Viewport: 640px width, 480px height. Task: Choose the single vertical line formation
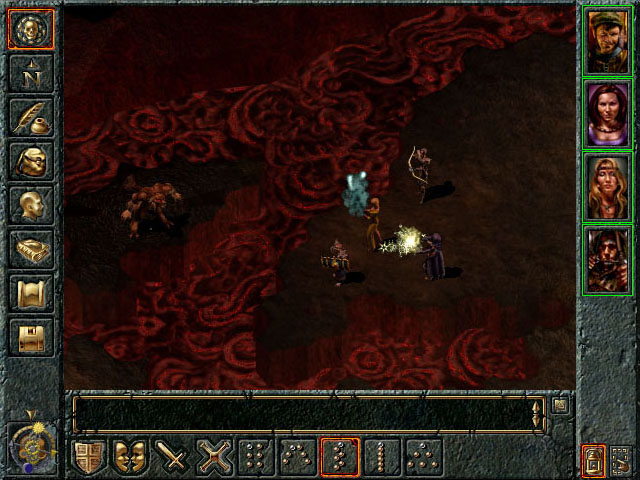(380, 458)
